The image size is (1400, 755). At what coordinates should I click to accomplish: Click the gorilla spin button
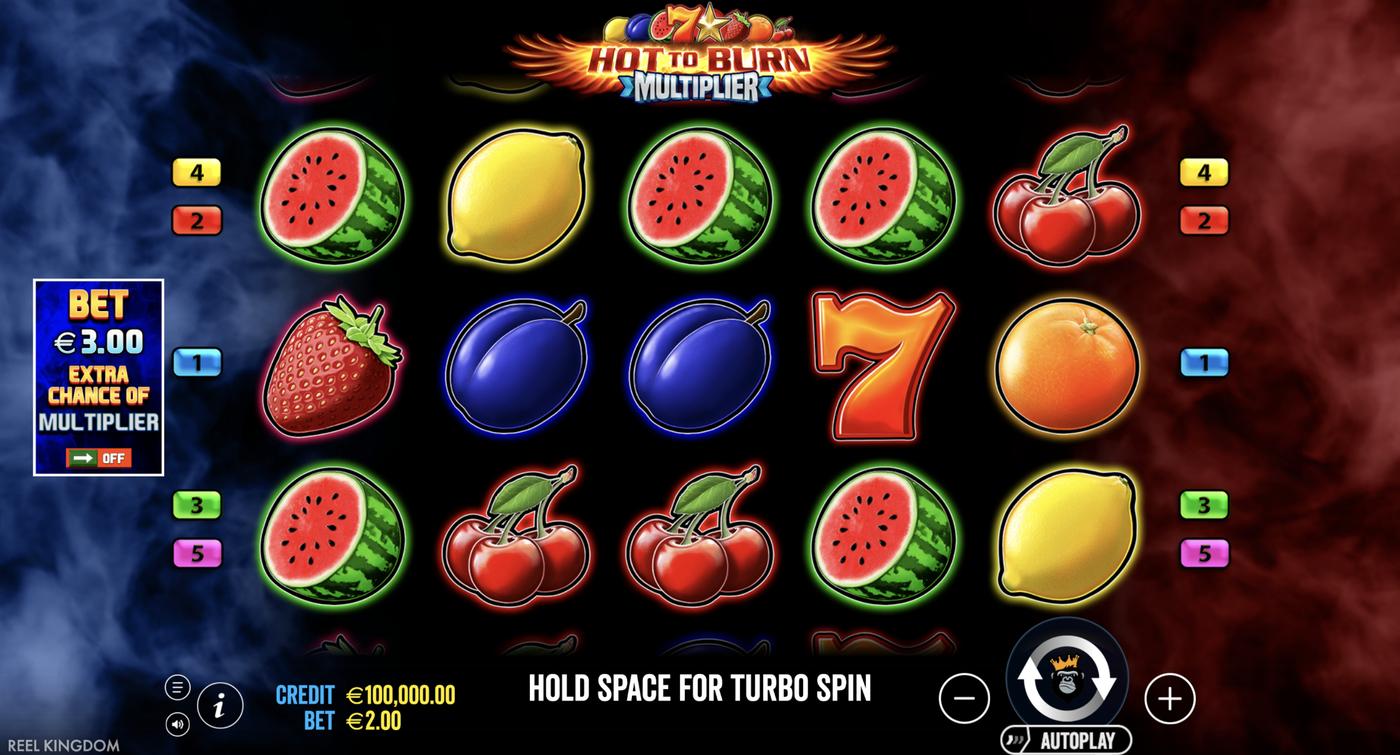coord(1066,678)
